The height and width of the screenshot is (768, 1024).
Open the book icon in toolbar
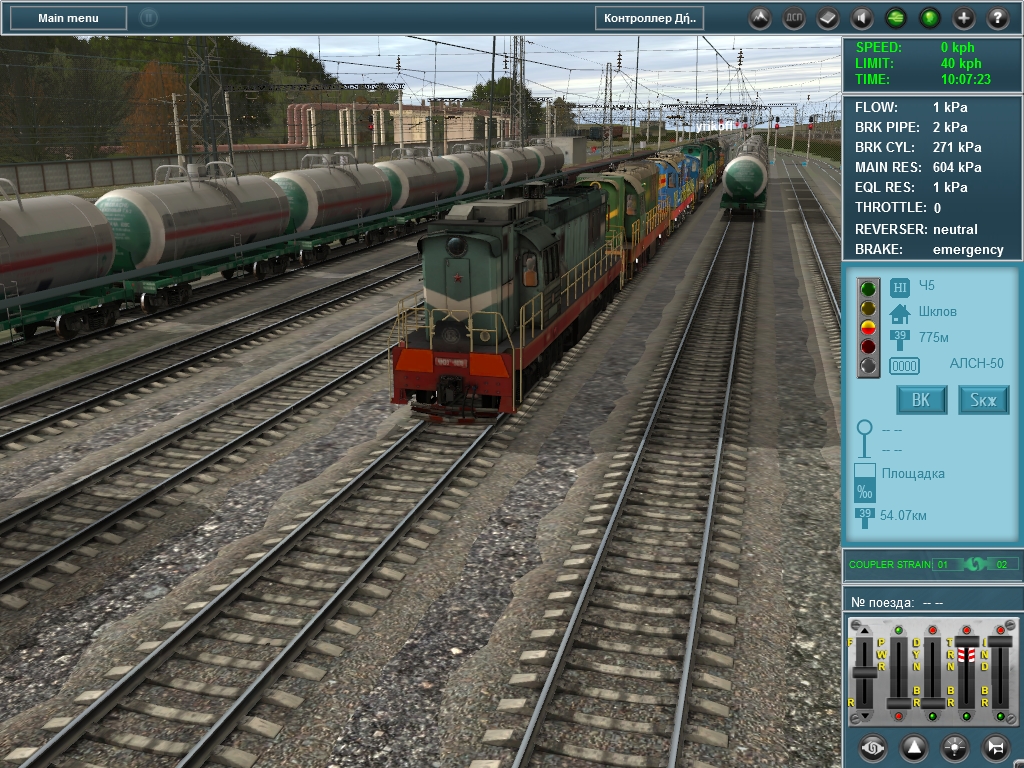[x=828, y=18]
